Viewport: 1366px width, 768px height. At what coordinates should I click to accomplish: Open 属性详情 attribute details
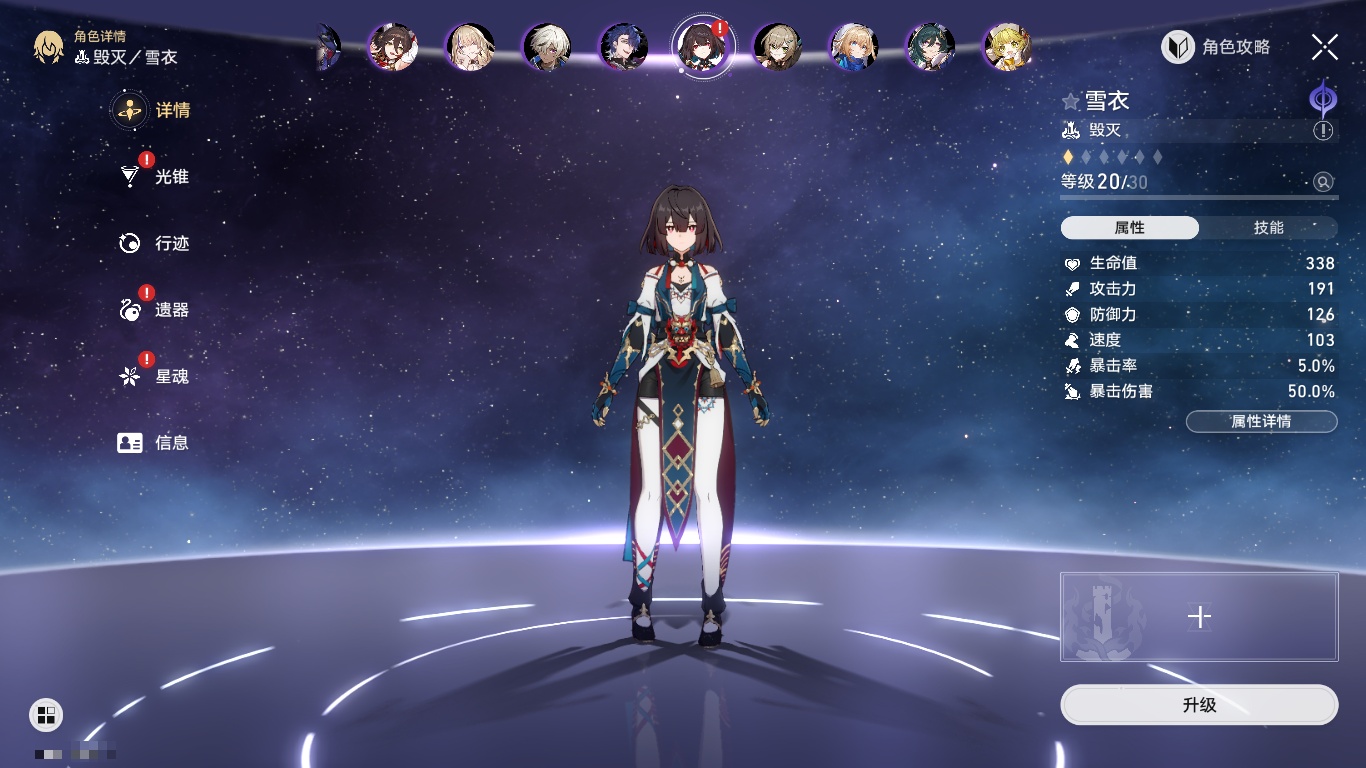pos(1261,421)
